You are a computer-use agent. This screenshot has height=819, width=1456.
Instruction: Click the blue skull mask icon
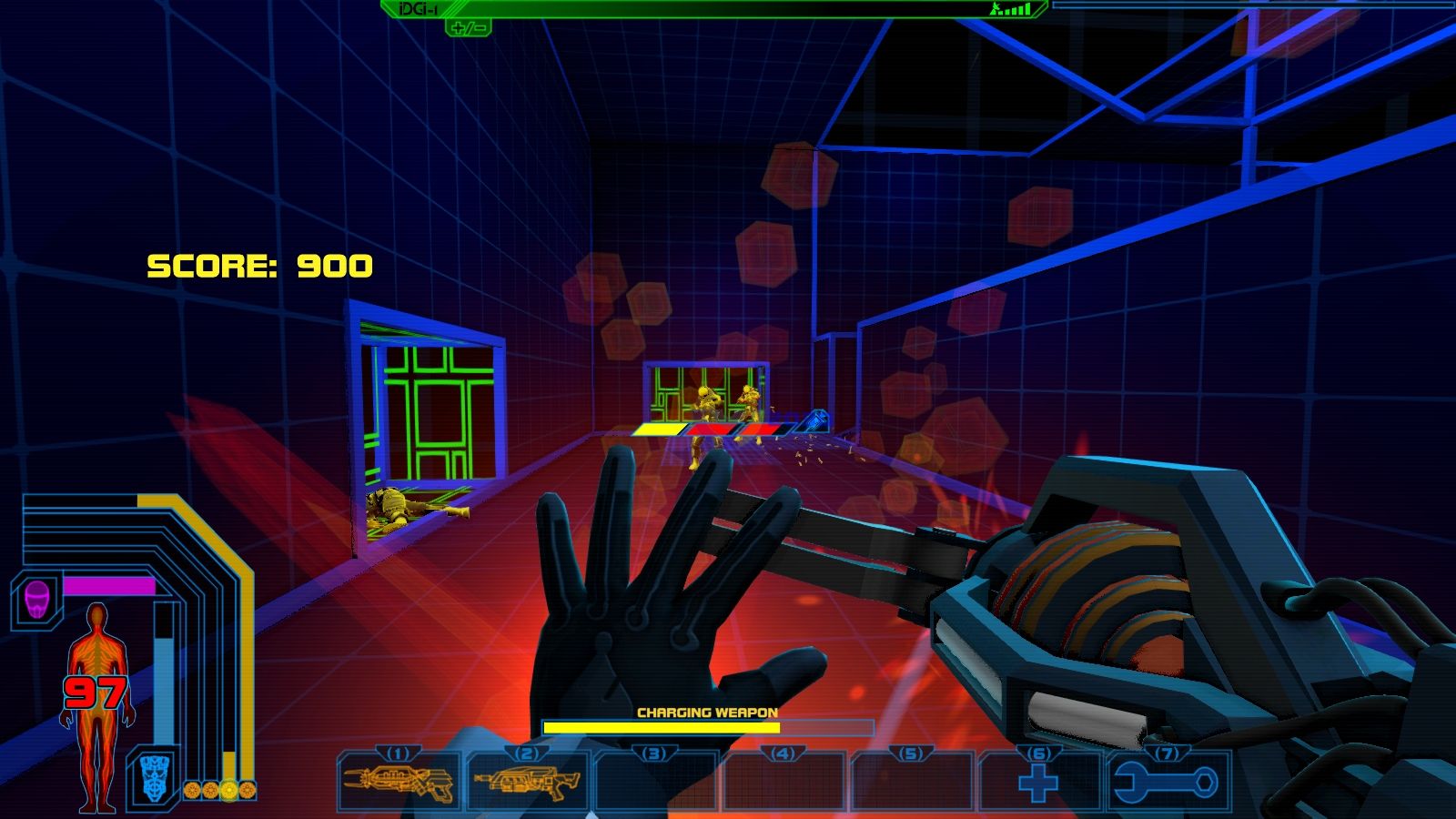click(155, 778)
